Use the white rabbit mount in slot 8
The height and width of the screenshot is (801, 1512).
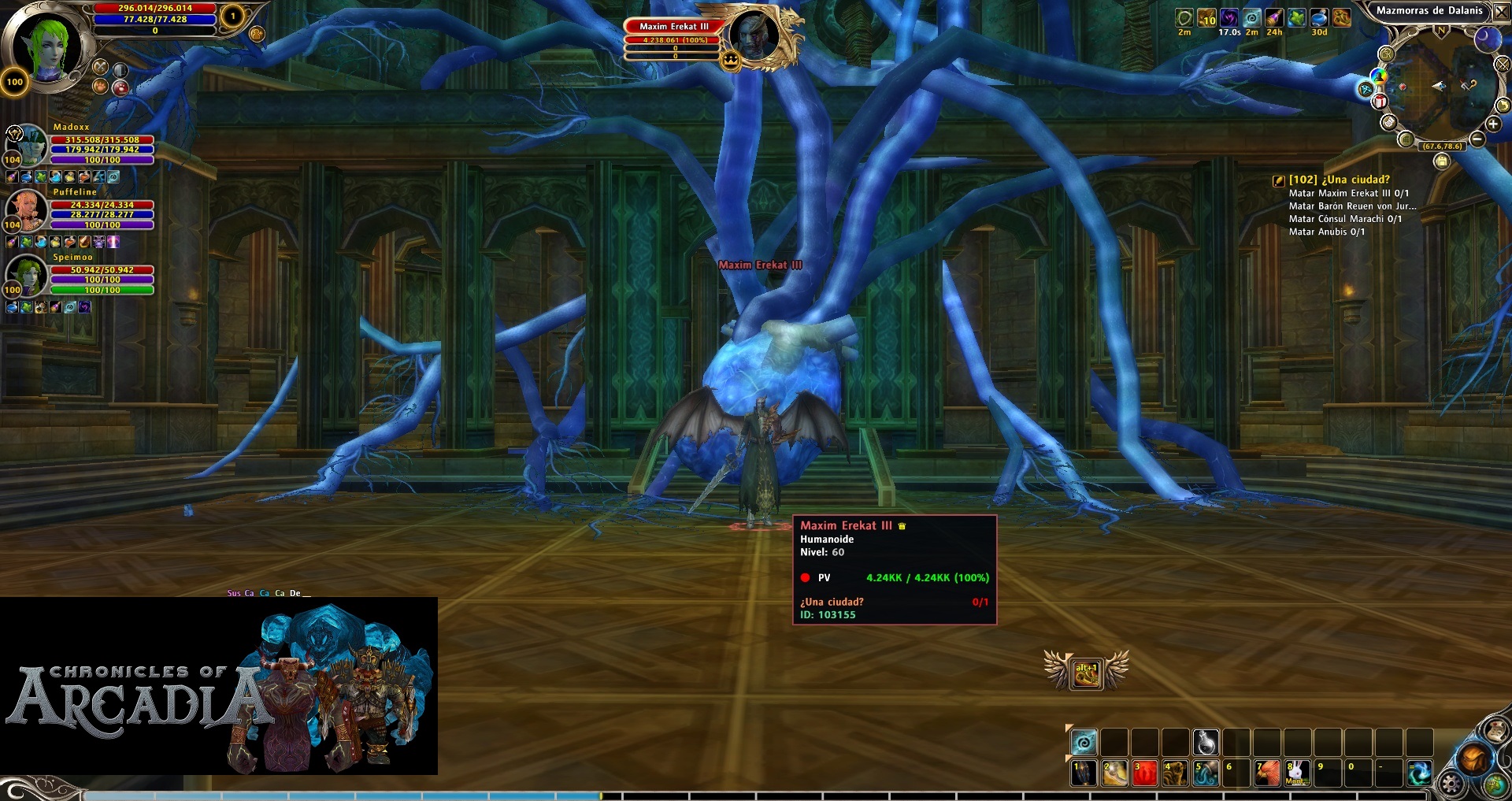(1297, 773)
